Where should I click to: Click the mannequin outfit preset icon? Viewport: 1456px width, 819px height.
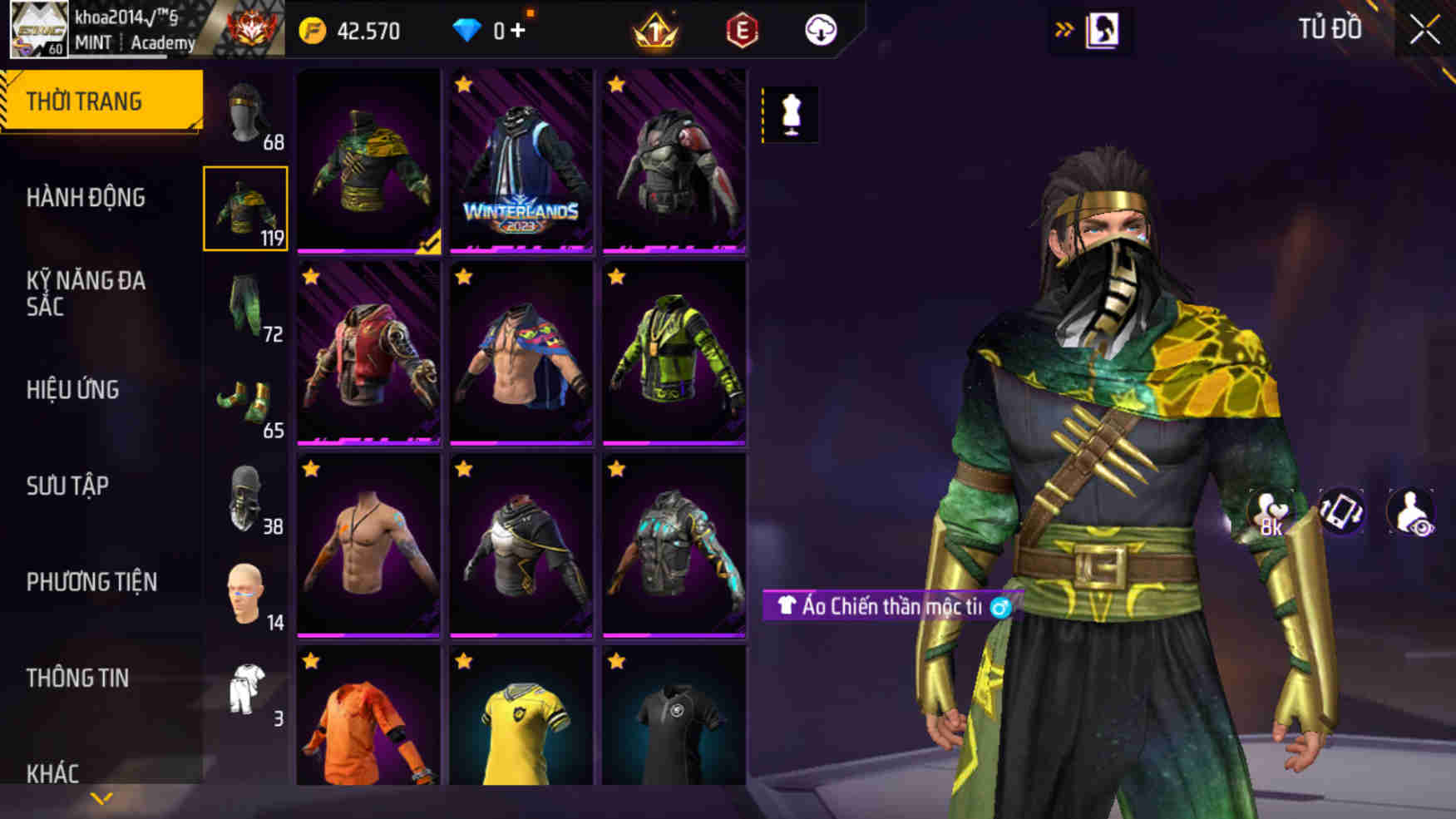click(791, 114)
